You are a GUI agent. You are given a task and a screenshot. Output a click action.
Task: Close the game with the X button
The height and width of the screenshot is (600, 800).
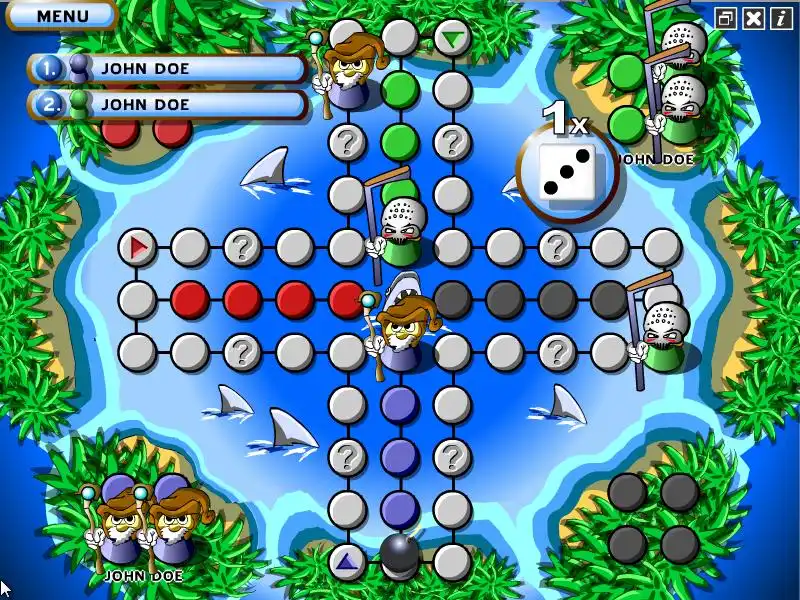coord(754,18)
